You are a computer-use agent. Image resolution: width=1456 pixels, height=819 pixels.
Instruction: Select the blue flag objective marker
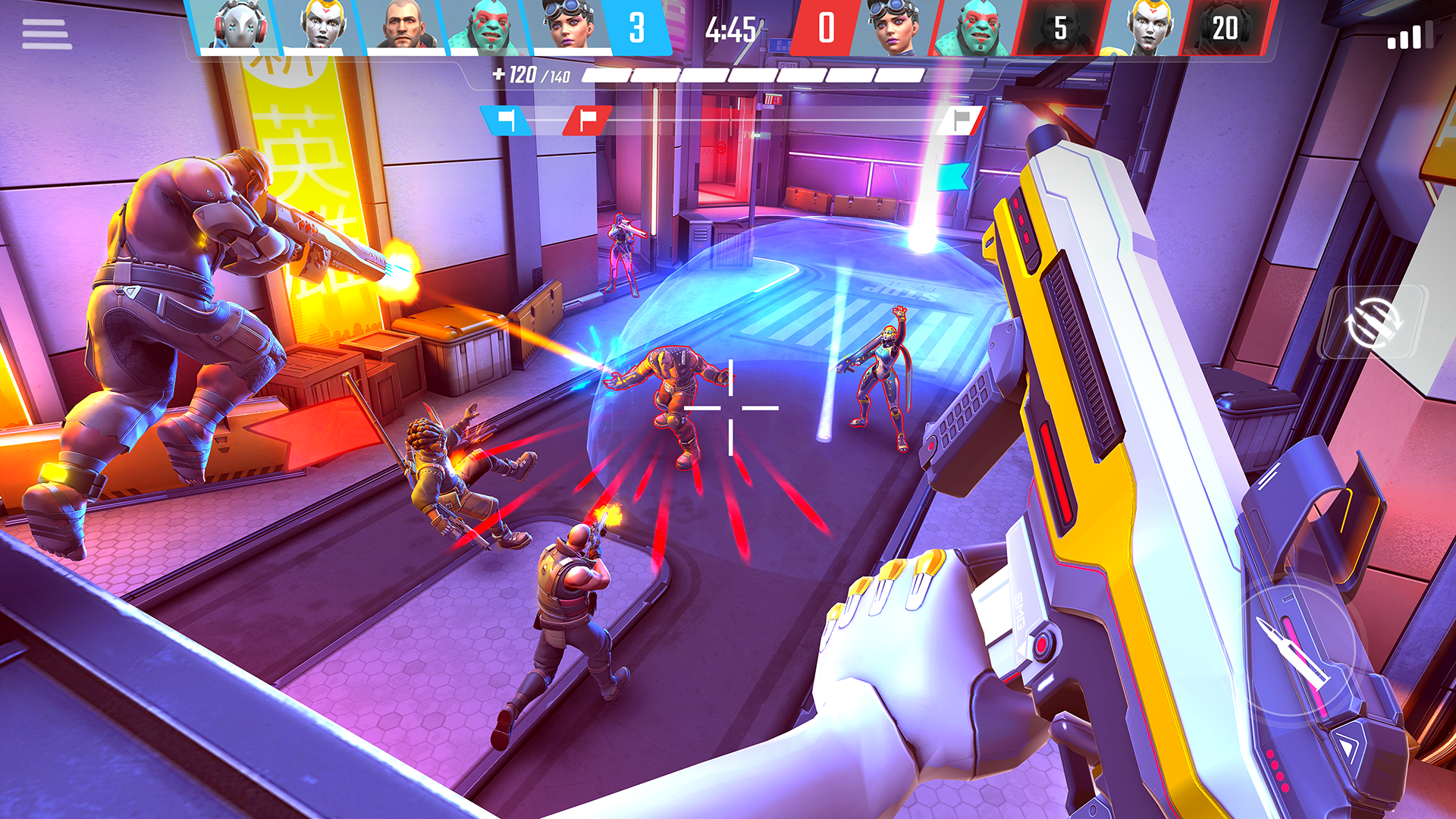tap(506, 121)
